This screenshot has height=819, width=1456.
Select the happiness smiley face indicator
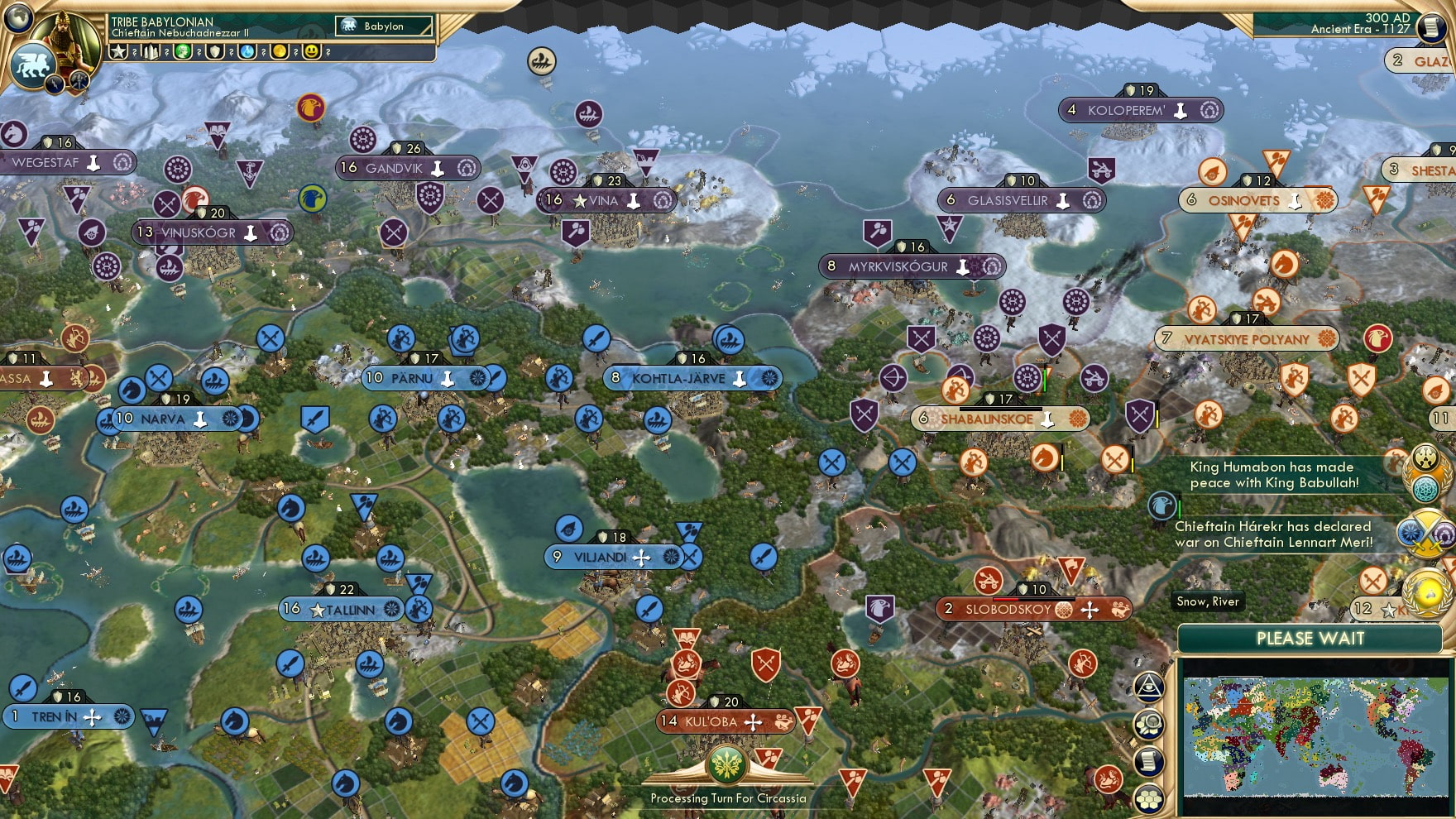(x=309, y=52)
